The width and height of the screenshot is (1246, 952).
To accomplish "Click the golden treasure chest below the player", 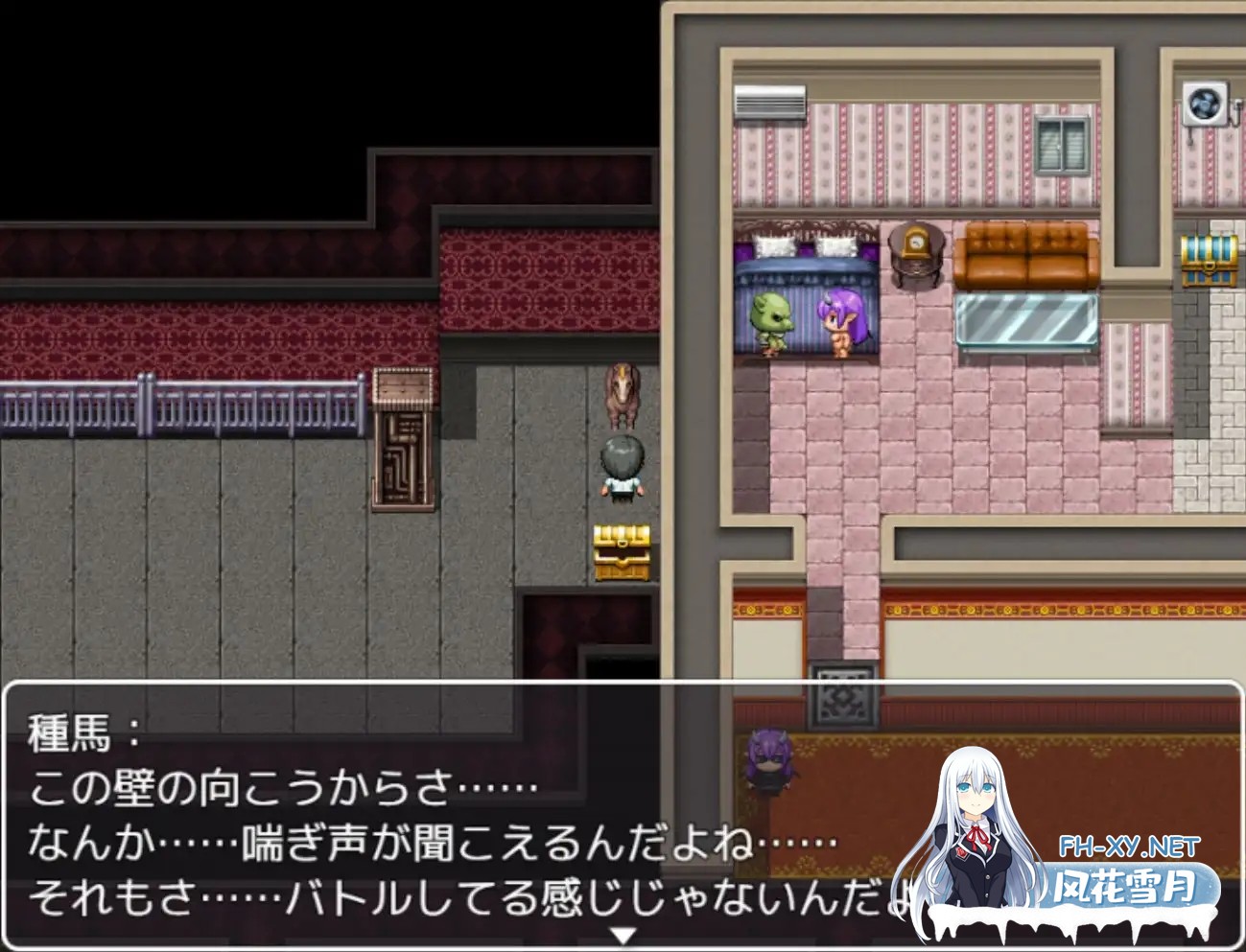I will [621, 553].
